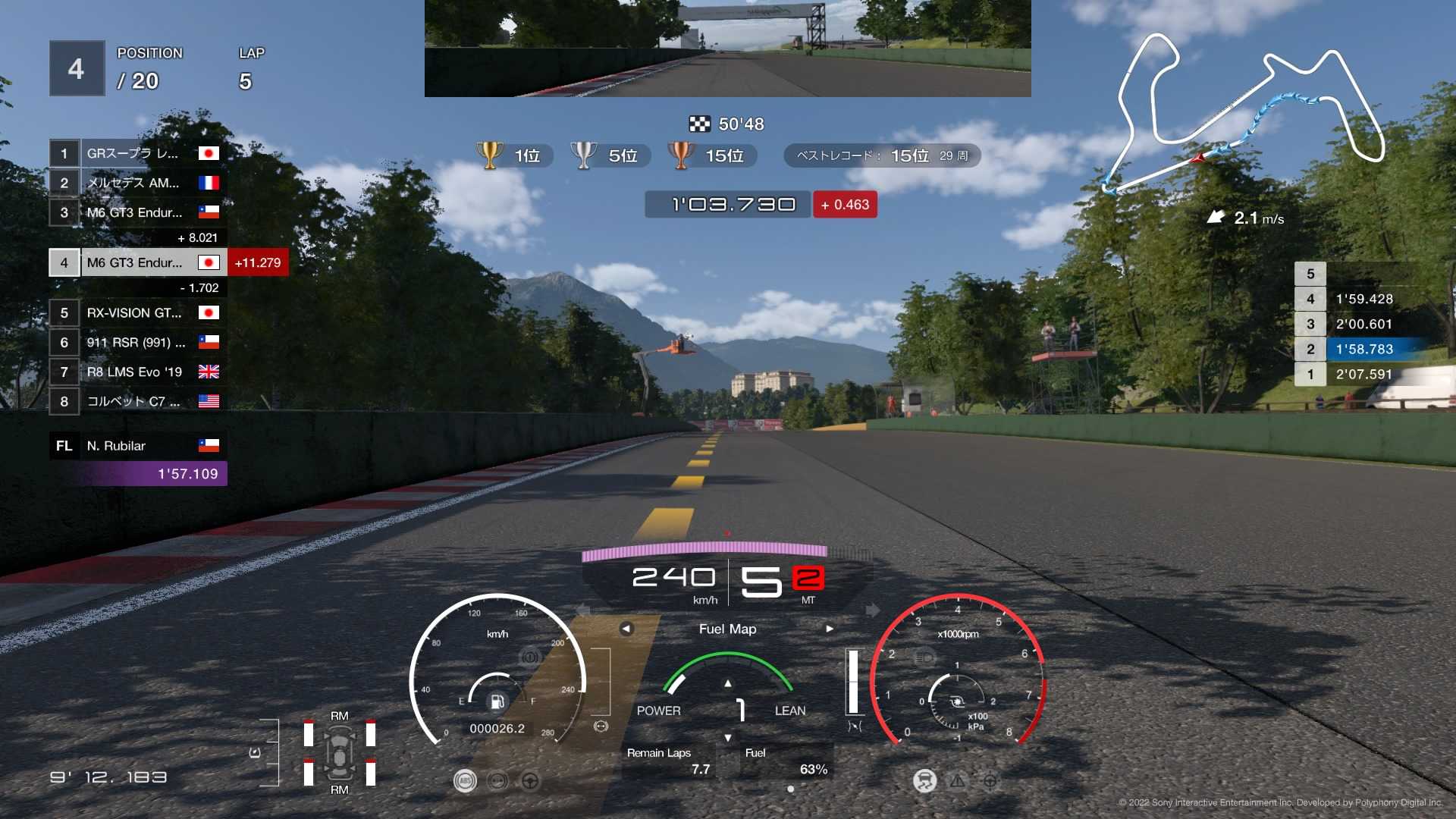Click the warning triangle indicator
Viewport: 1456px width, 819px height.
click(958, 782)
